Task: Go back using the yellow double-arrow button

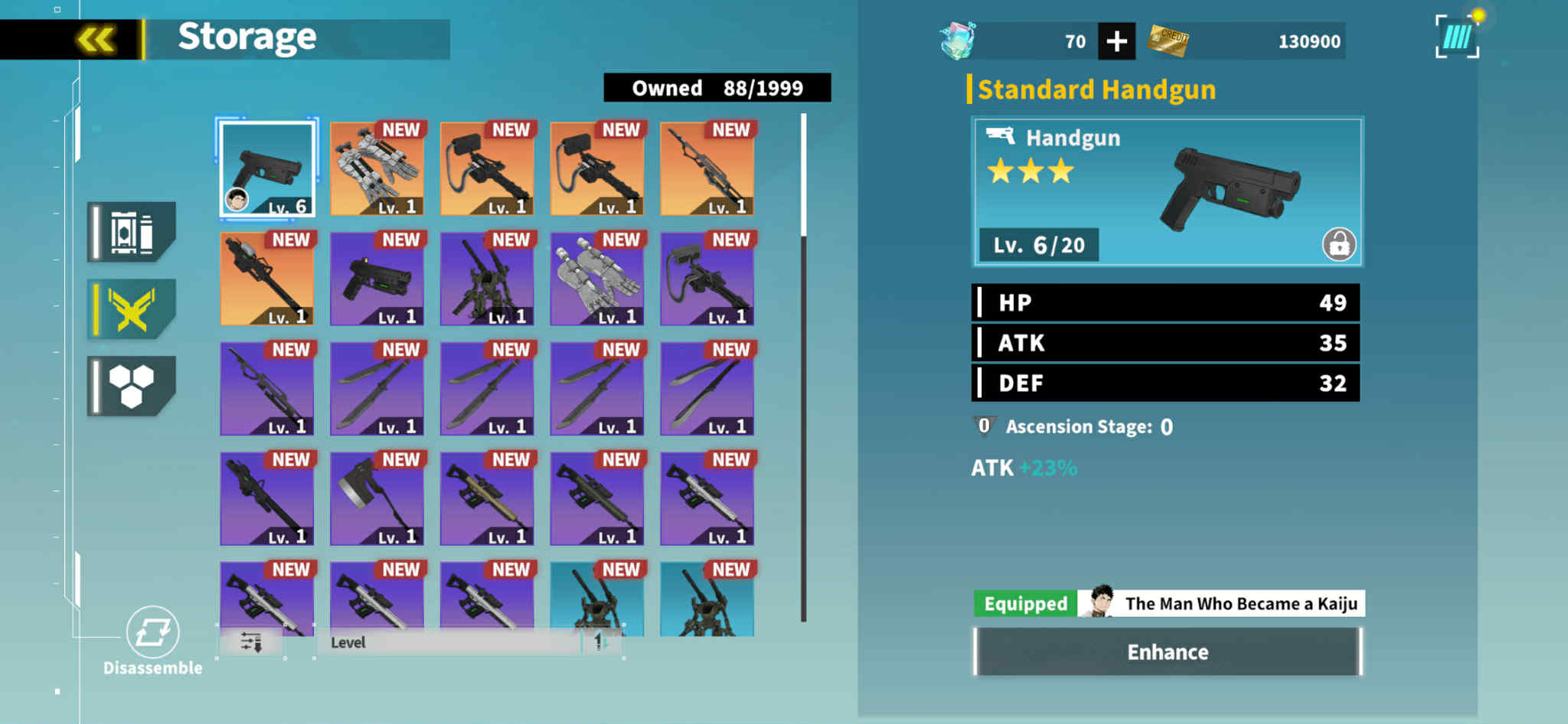Action: [96, 39]
